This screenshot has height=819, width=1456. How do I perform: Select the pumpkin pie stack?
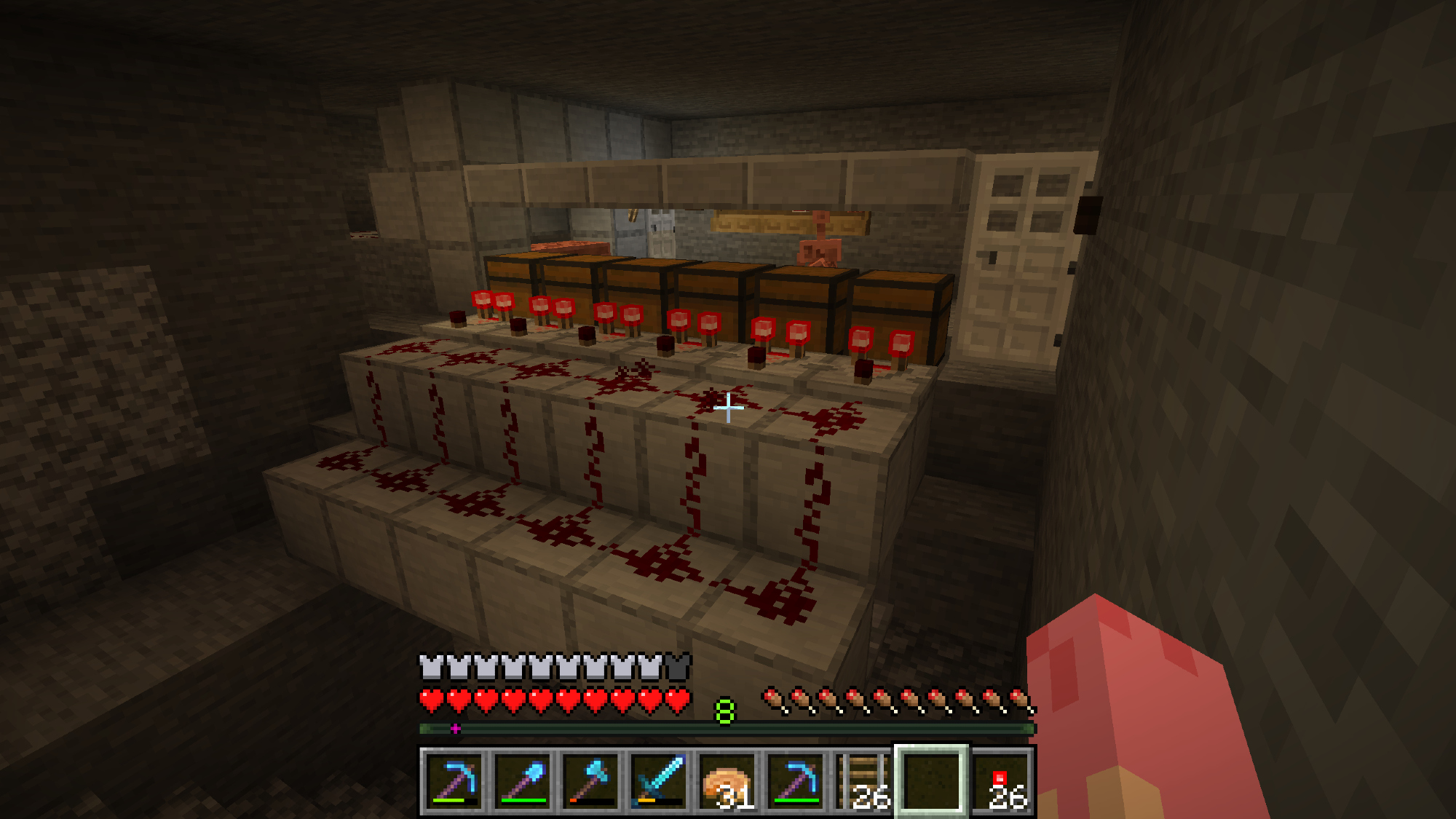[727, 781]
